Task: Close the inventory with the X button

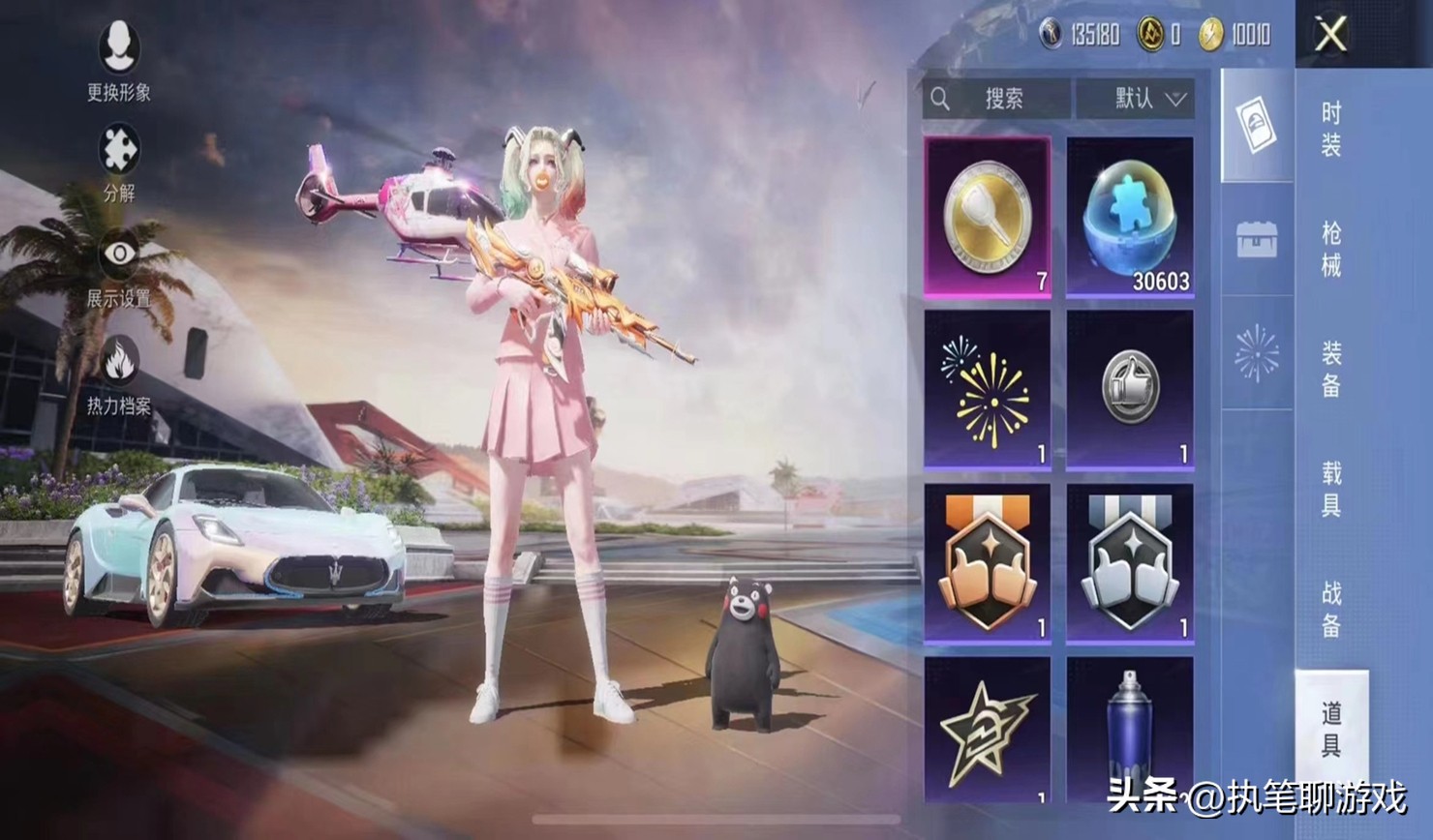Action: tap(1330, 36)
